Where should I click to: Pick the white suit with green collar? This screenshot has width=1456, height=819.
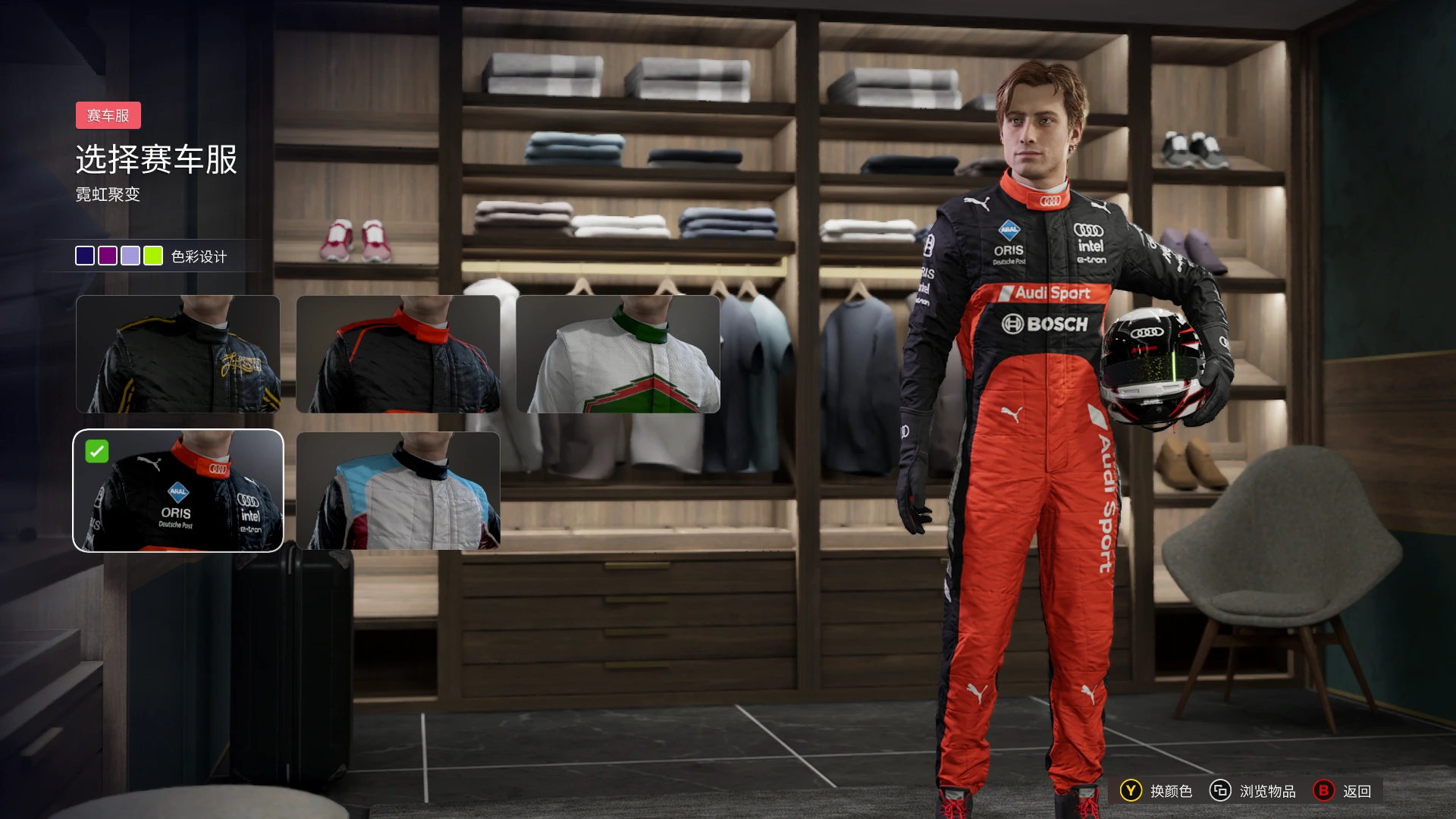click(618, 354)
